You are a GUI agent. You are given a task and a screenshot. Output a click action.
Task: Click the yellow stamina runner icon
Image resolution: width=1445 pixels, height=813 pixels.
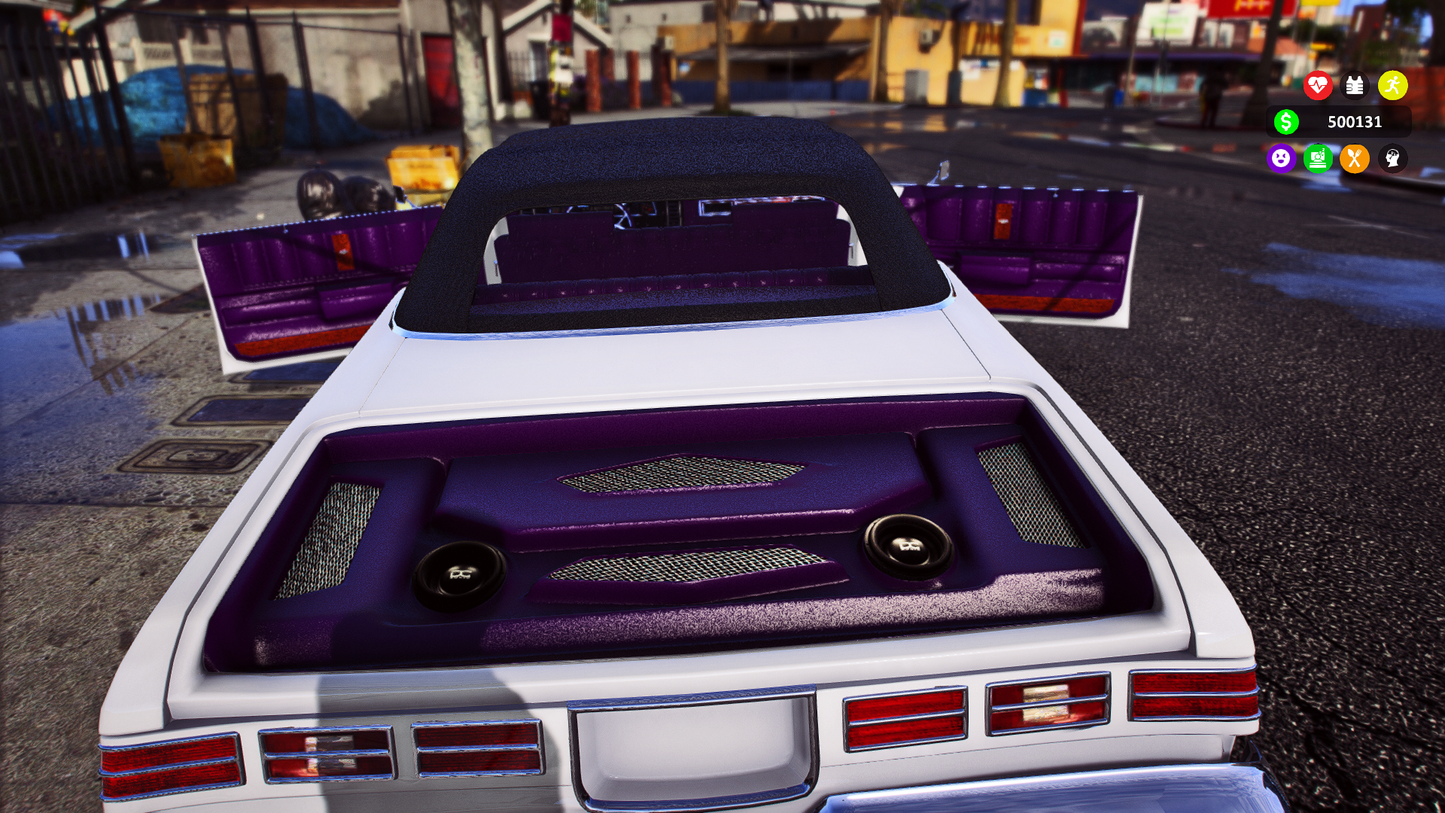(x=1392, y=86)
